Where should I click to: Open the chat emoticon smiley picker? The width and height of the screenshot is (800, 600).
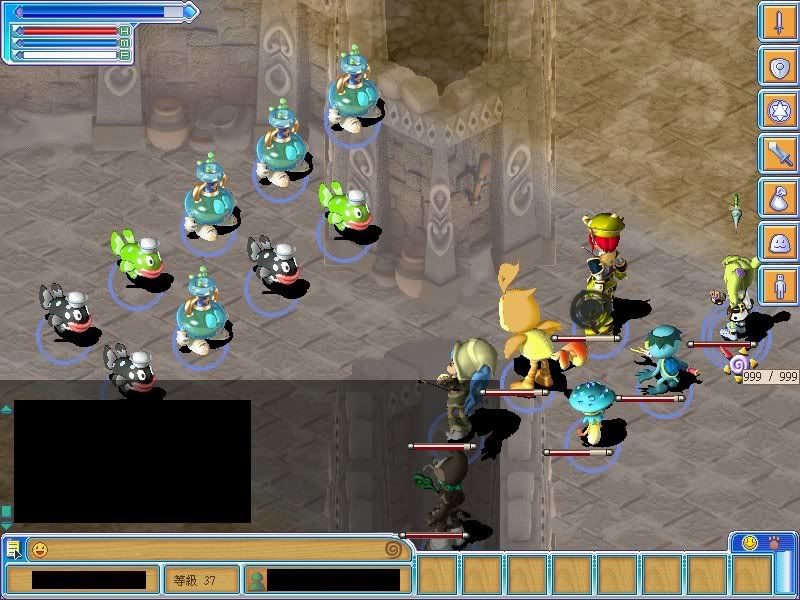click(39, 549)
